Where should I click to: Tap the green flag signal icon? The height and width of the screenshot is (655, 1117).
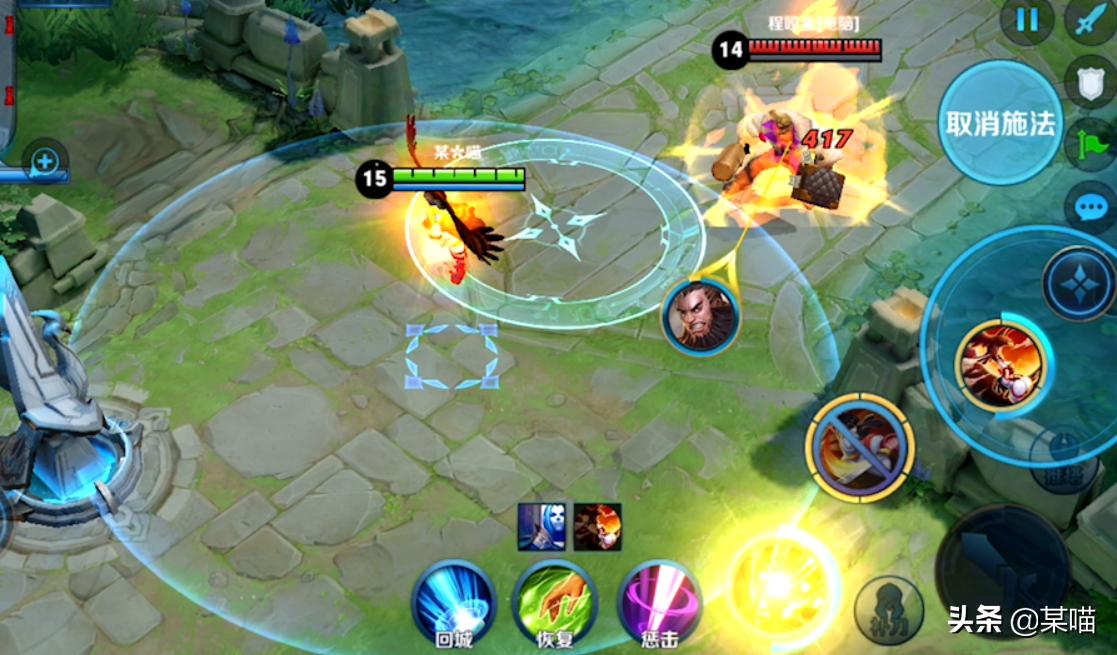[1091, 145]
